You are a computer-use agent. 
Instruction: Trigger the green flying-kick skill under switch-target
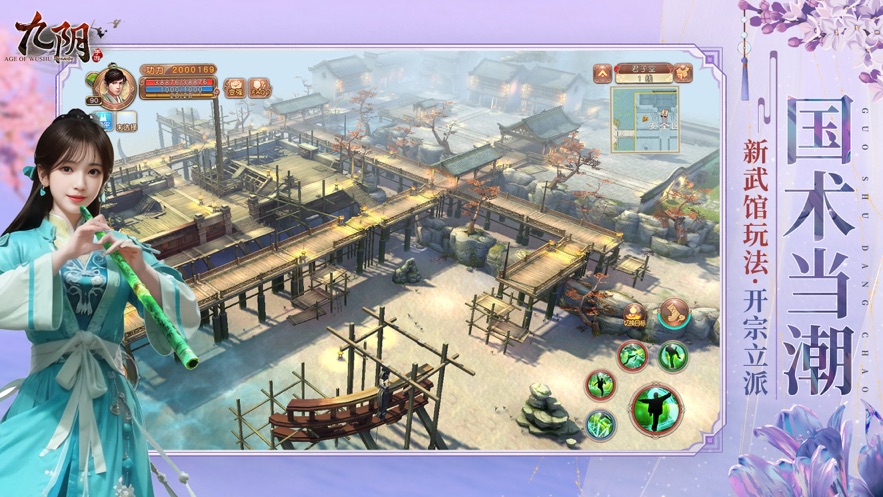tap(632, 355)
